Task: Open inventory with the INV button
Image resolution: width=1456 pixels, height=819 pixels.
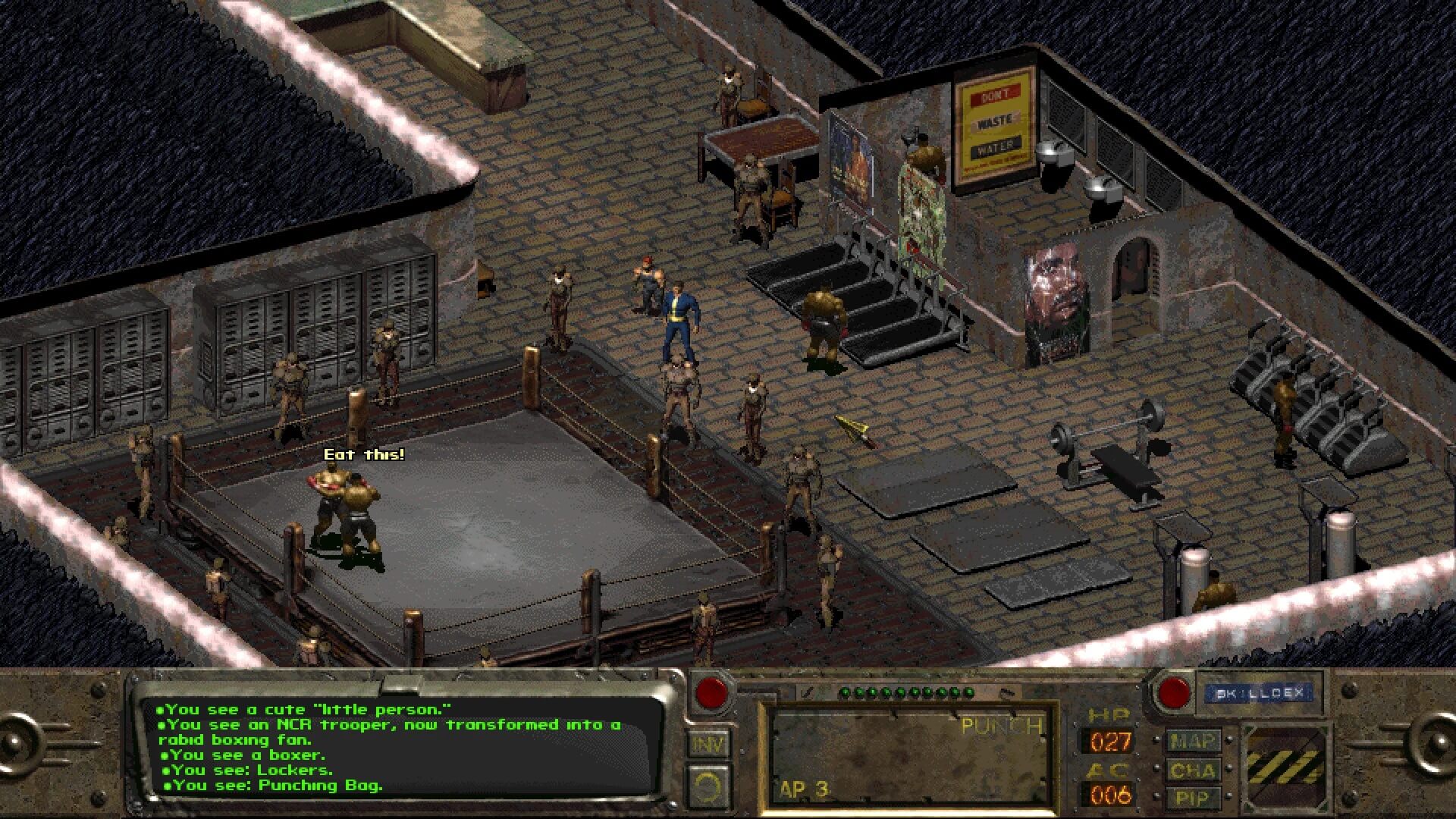Action: point(708,744)
